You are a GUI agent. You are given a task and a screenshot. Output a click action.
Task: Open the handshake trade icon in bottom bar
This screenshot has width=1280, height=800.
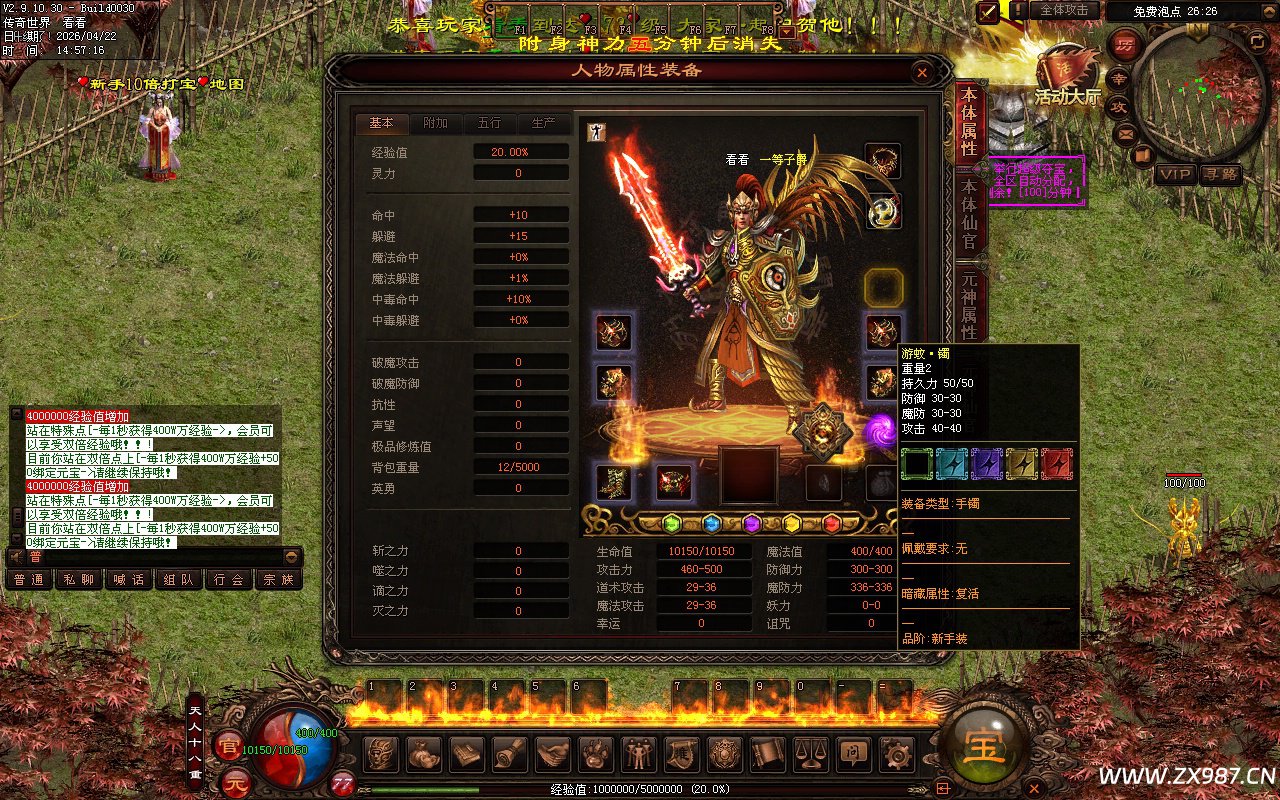[553, 753]
